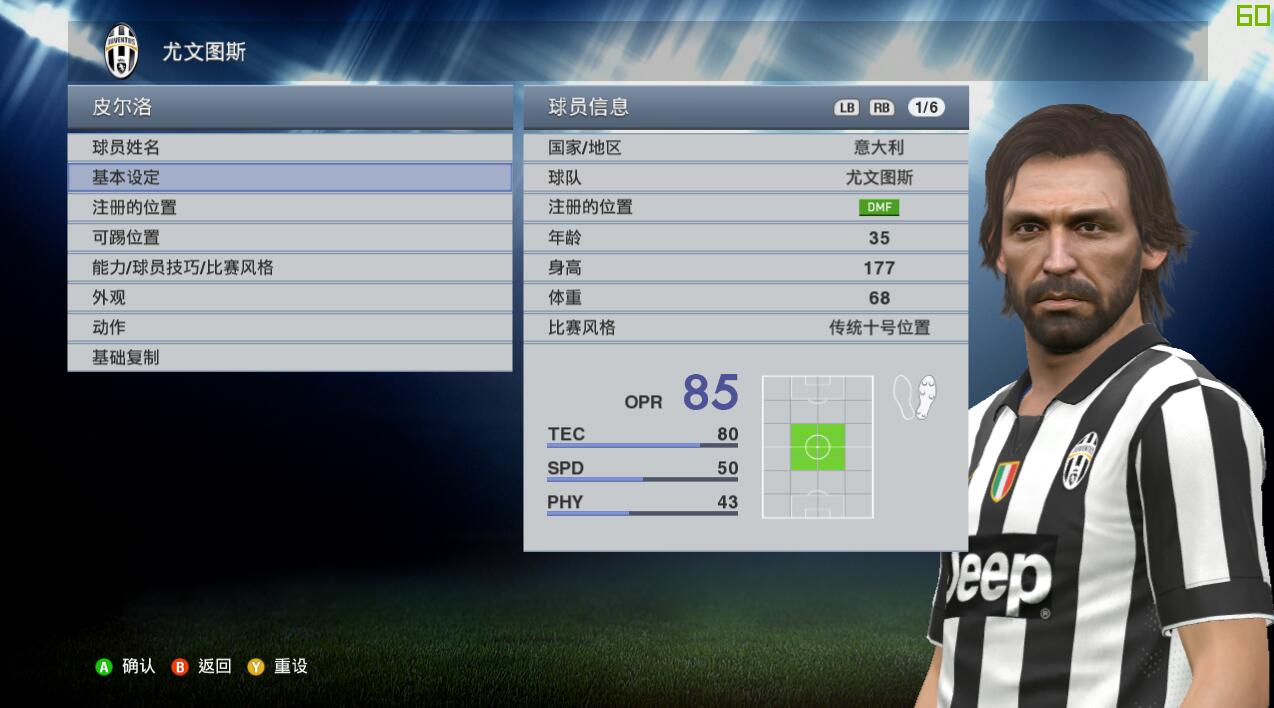Open the 外观 appearance menu

point(289,298)
